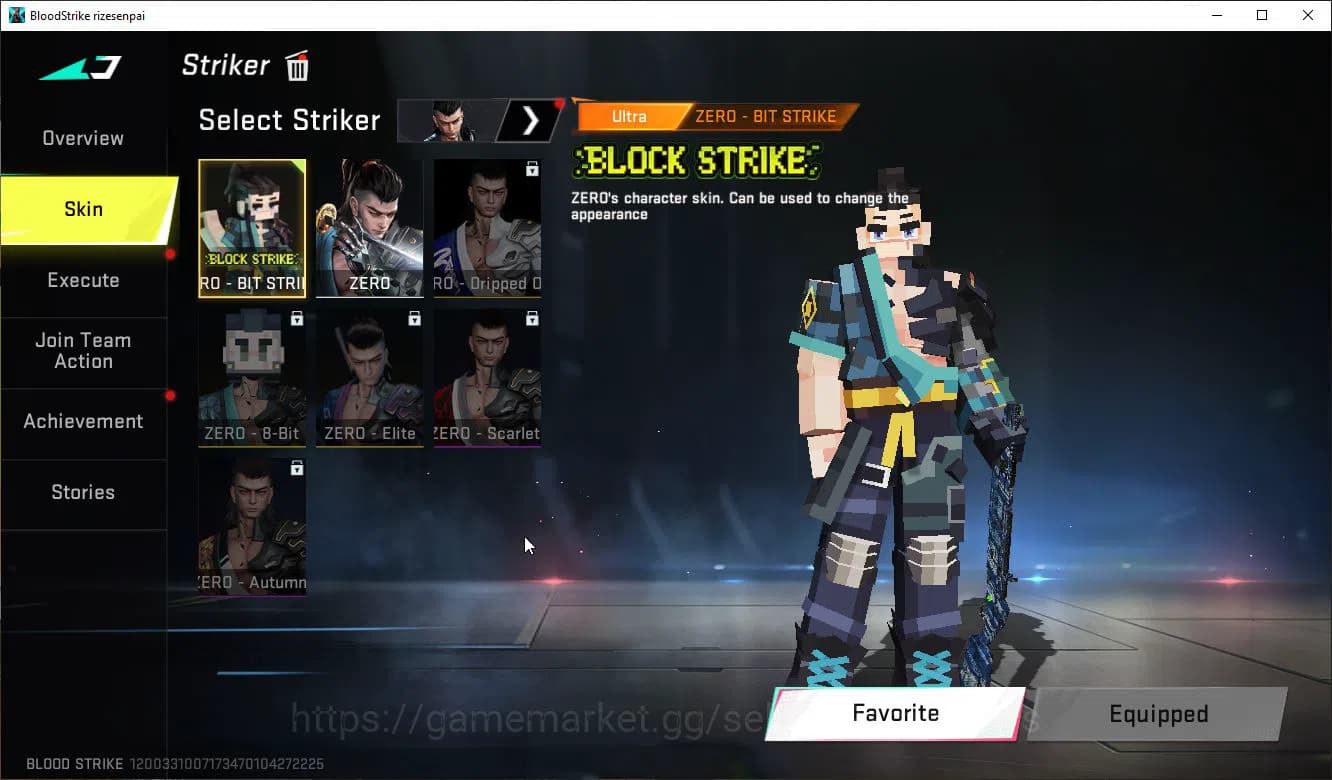Viewport: 1332px width, 780px height.
Task: Click the striker portrait above the skin list
Action: tap(448, 119)
